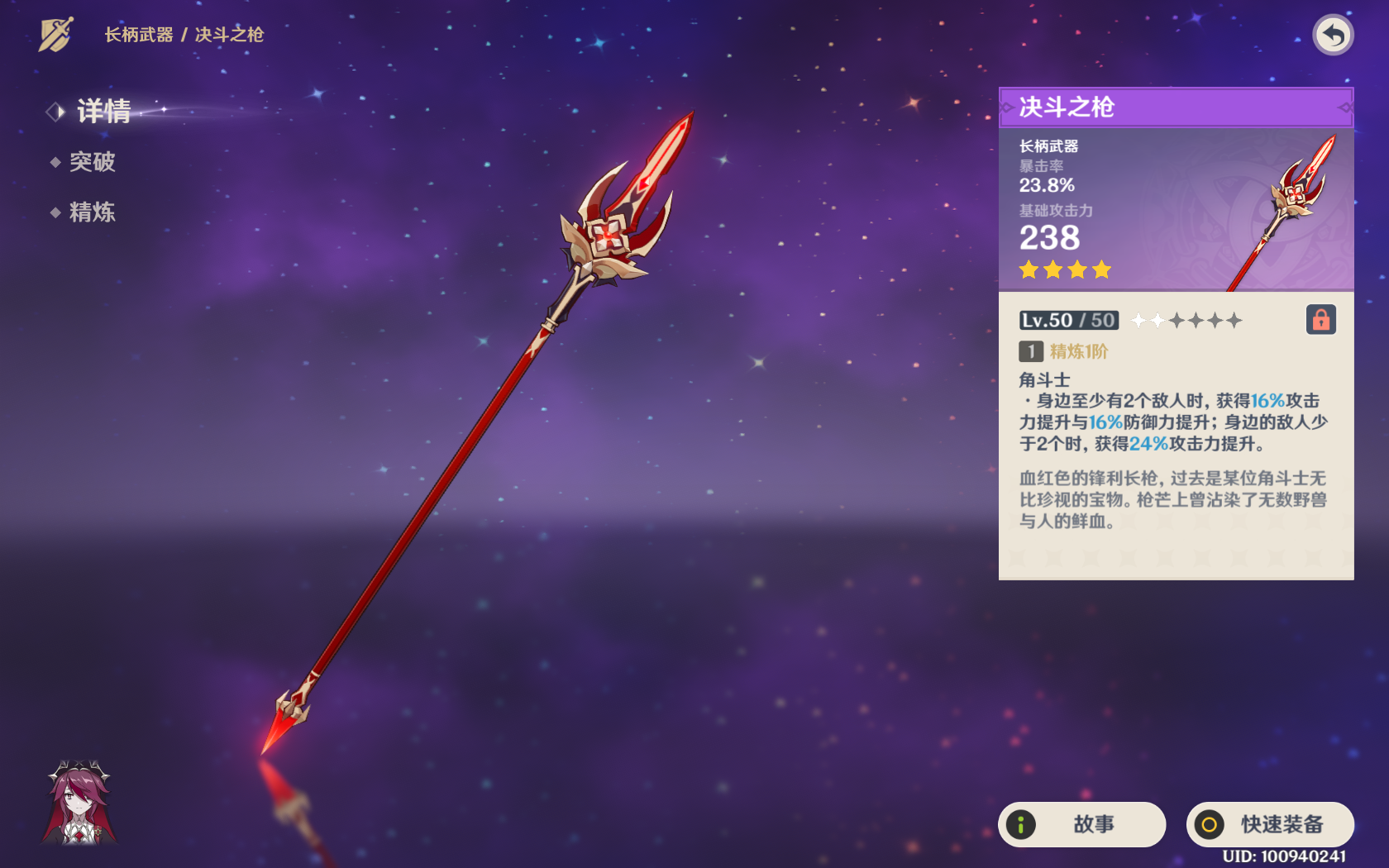This screenshot has width=1389, height=868.
Task: Choose the 快速装备 quick equip button
Action: [x=1270, y=824]
